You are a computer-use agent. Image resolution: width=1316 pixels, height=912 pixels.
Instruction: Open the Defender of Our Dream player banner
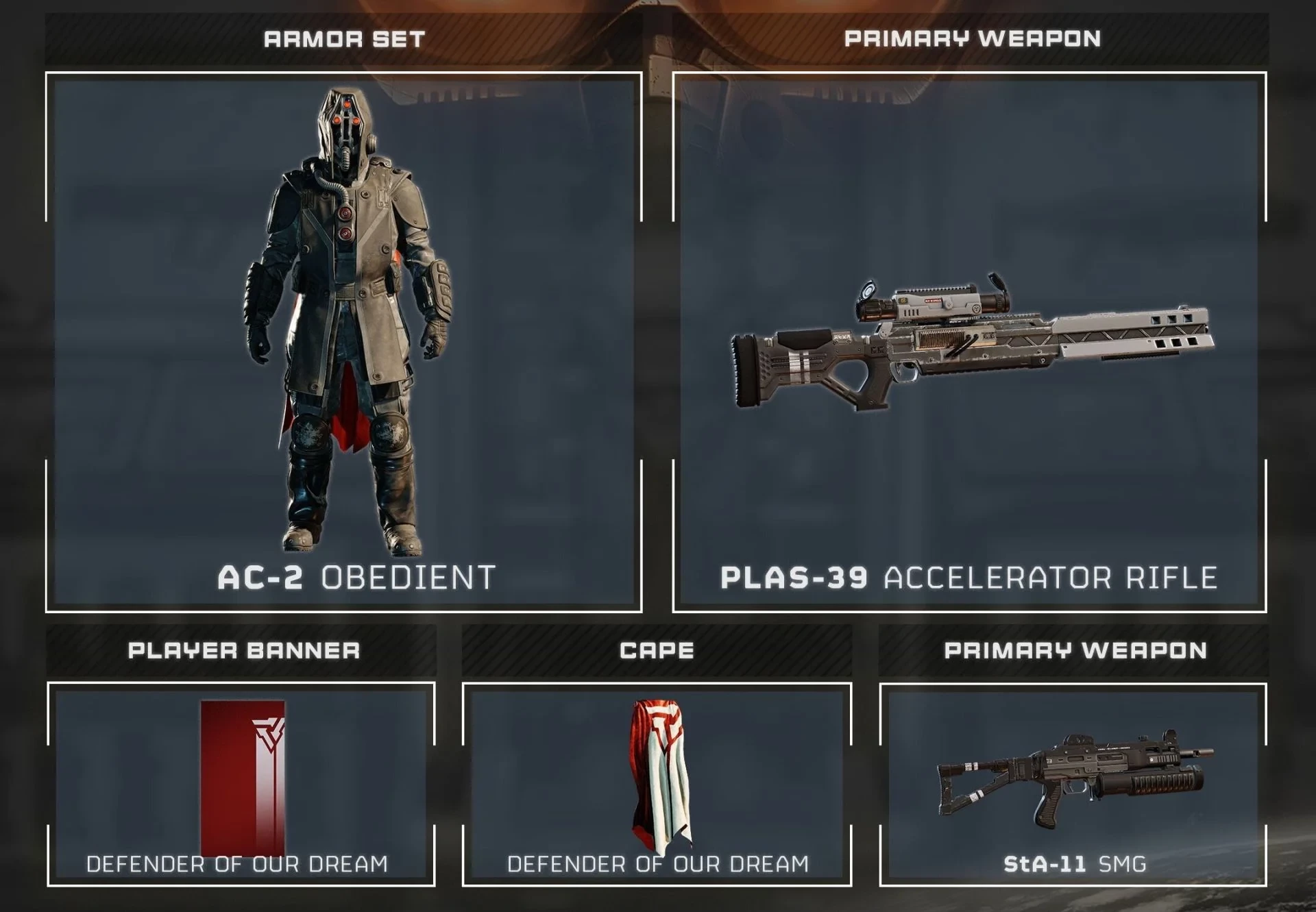click(x=241, y=784)
